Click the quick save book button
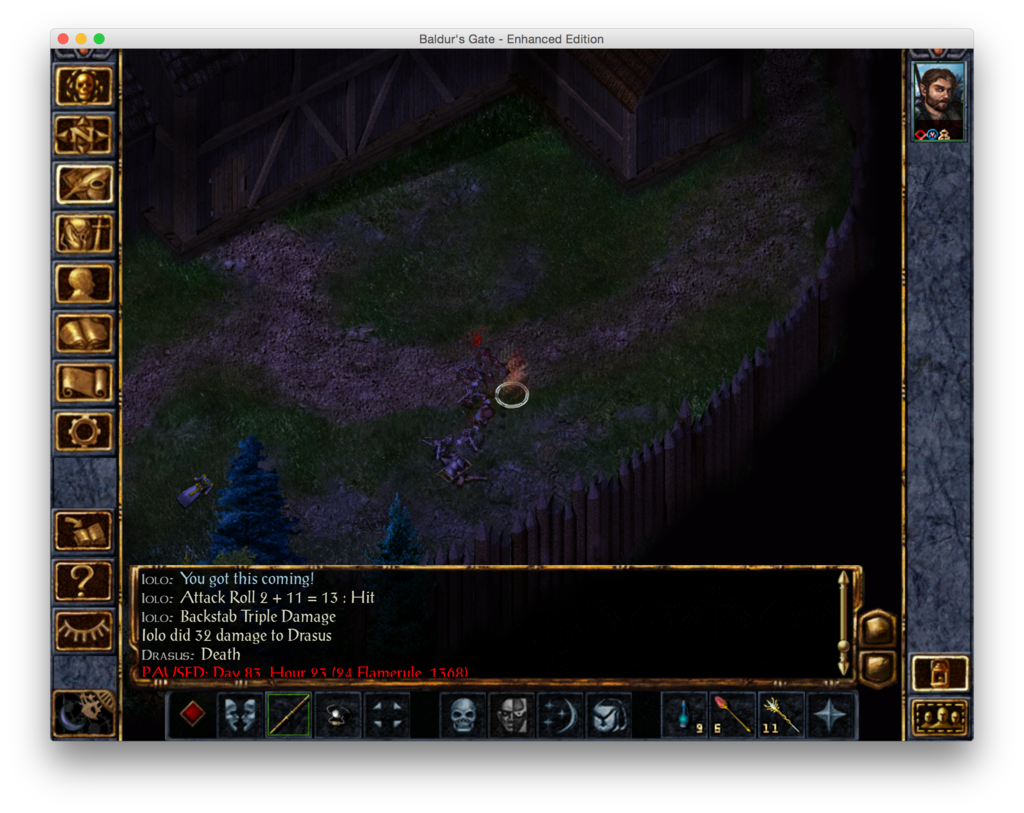Image resolution: width=1024 pixels, height=813 pixels. (x=84, y=531)
